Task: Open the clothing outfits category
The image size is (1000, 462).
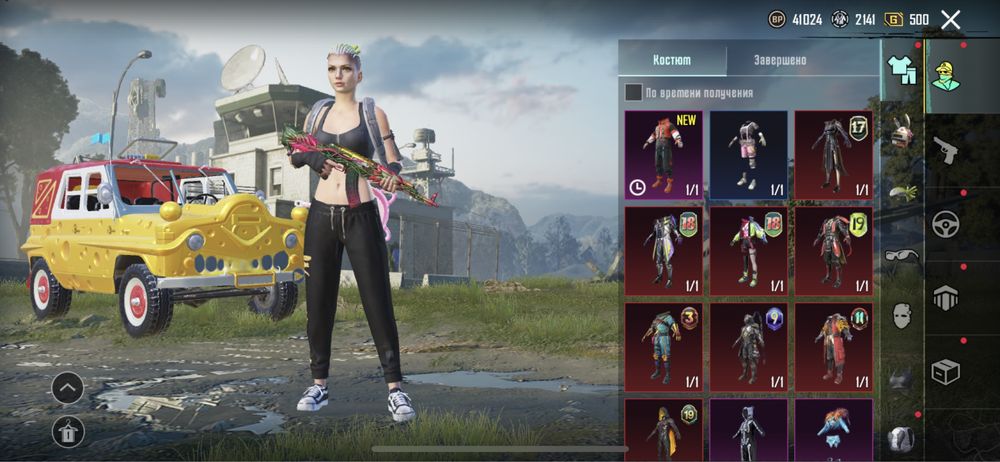Action: pyautogui.click(x=902, y=70)
